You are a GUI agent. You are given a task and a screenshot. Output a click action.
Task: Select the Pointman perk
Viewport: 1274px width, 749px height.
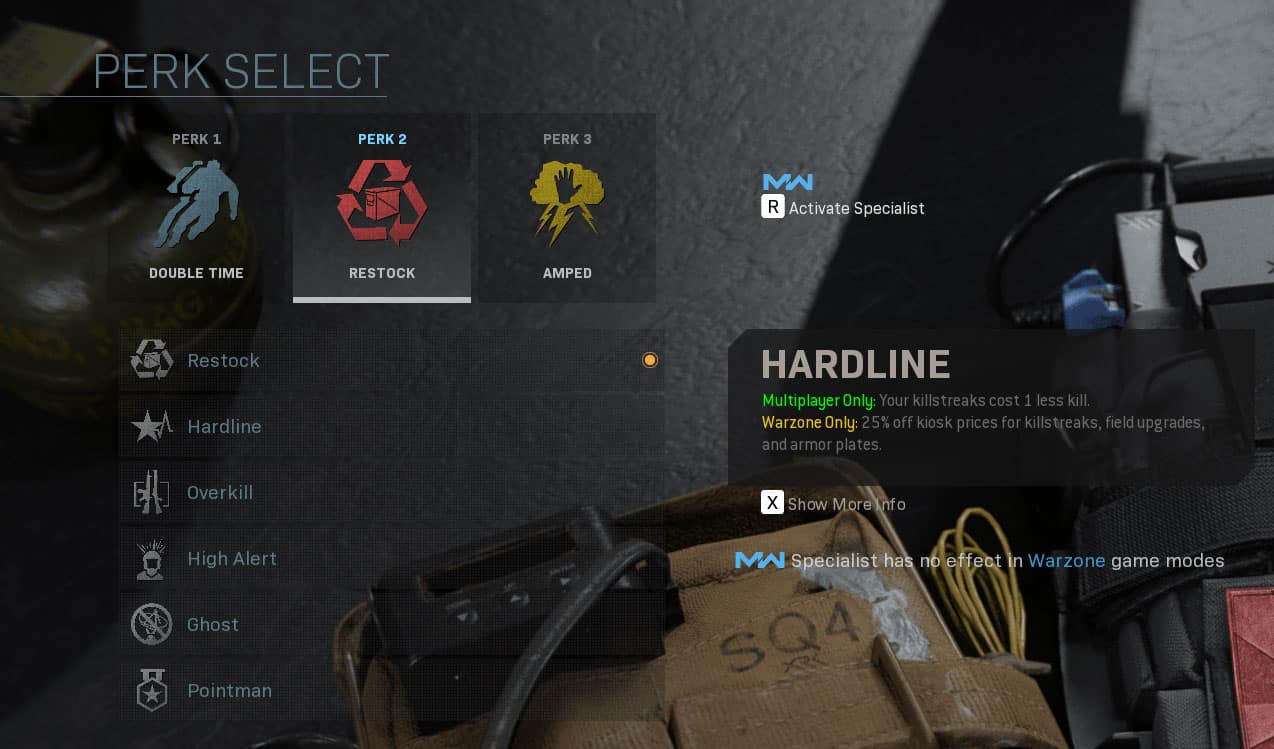click(x=392, y=691)
